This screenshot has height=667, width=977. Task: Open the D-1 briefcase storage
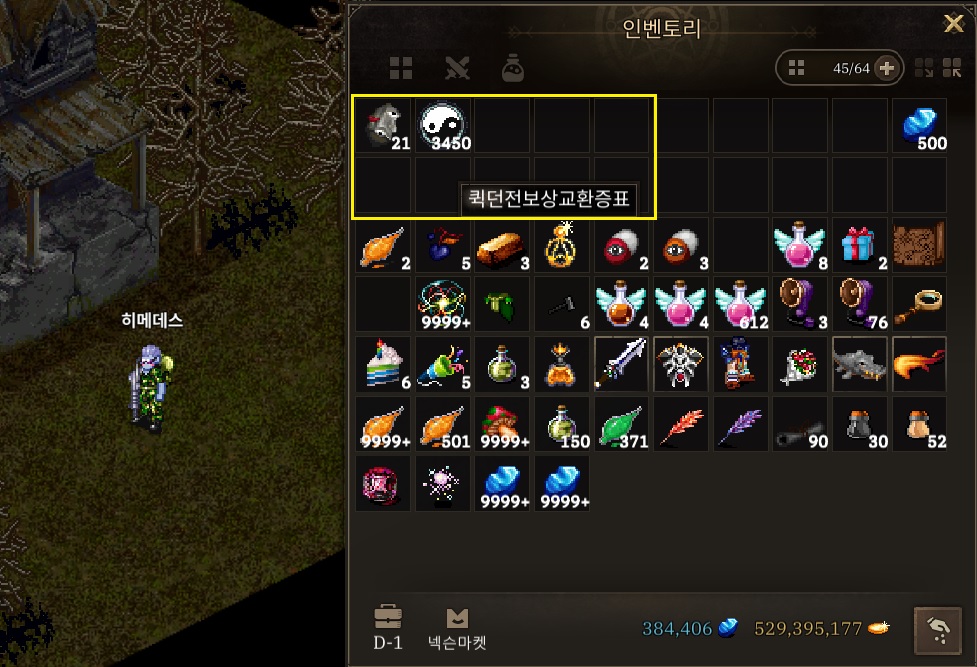coord(387,627)
